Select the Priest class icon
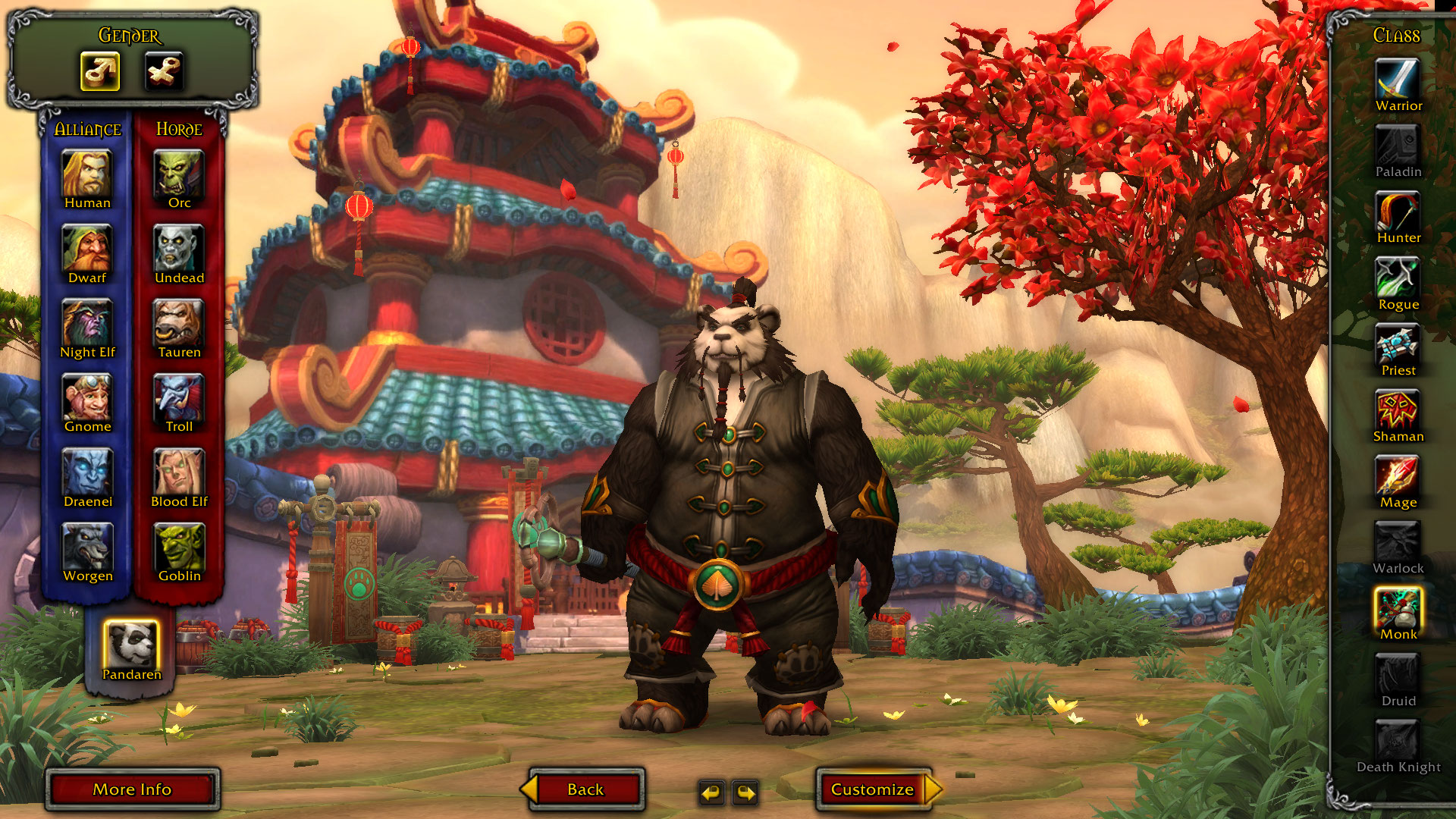The height and width of the screenshot is (819, 1456). pos(1398,343)
